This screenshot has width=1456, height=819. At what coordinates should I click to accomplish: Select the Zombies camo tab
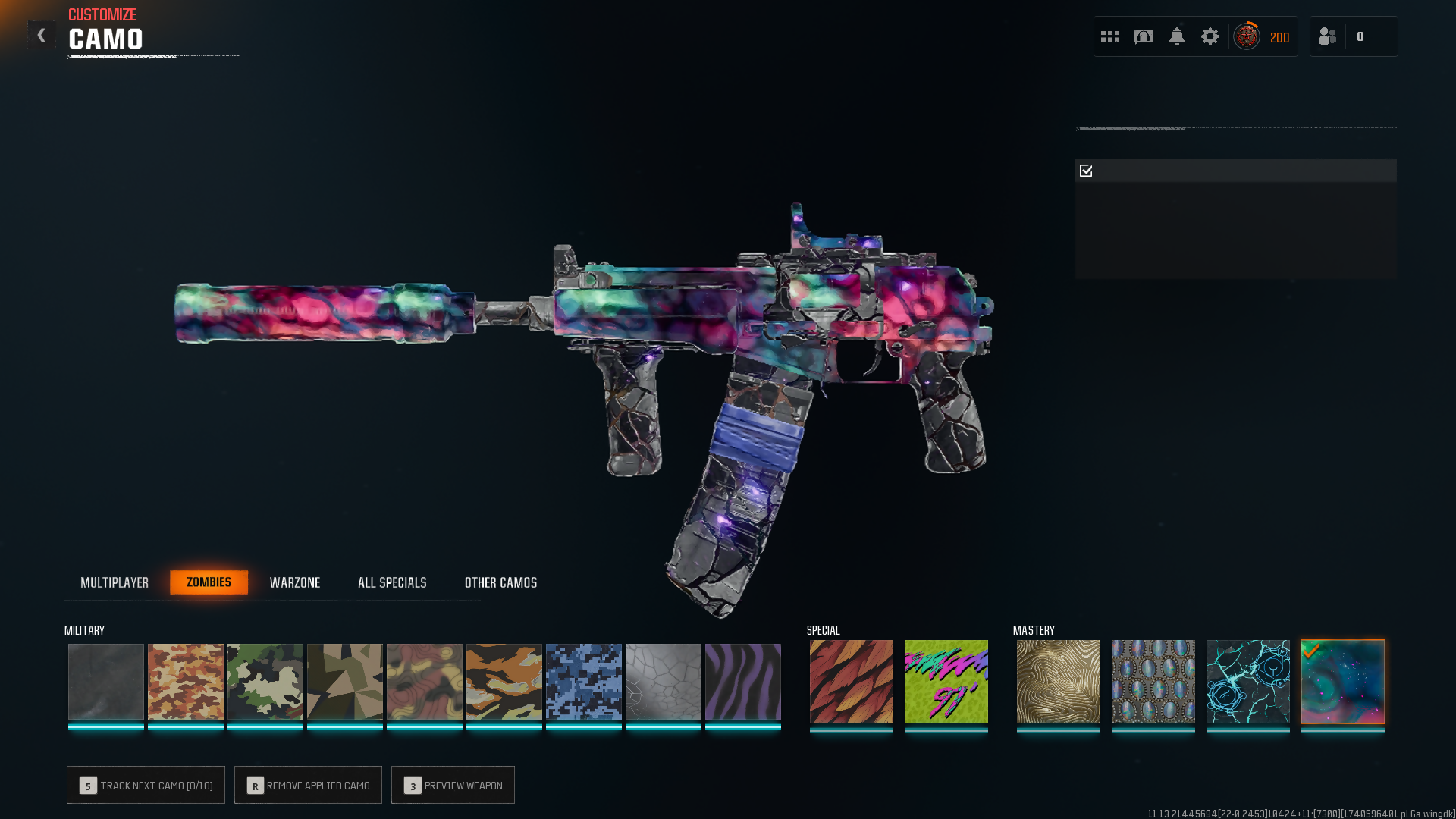(x=209, y=582)
